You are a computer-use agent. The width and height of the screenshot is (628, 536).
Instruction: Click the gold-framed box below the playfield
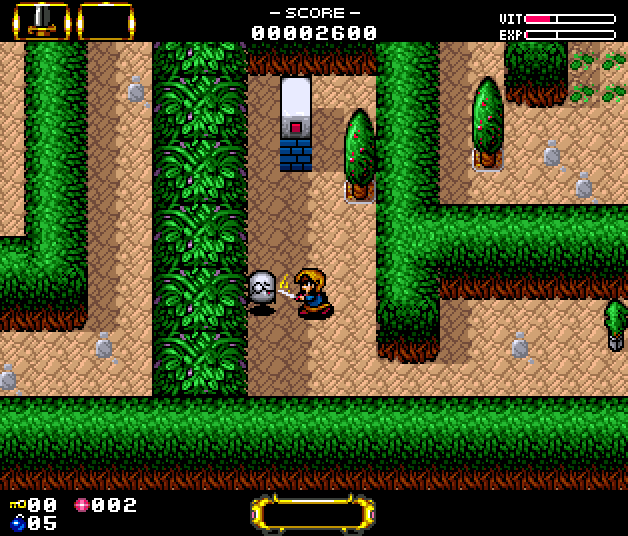coord(312,513)
